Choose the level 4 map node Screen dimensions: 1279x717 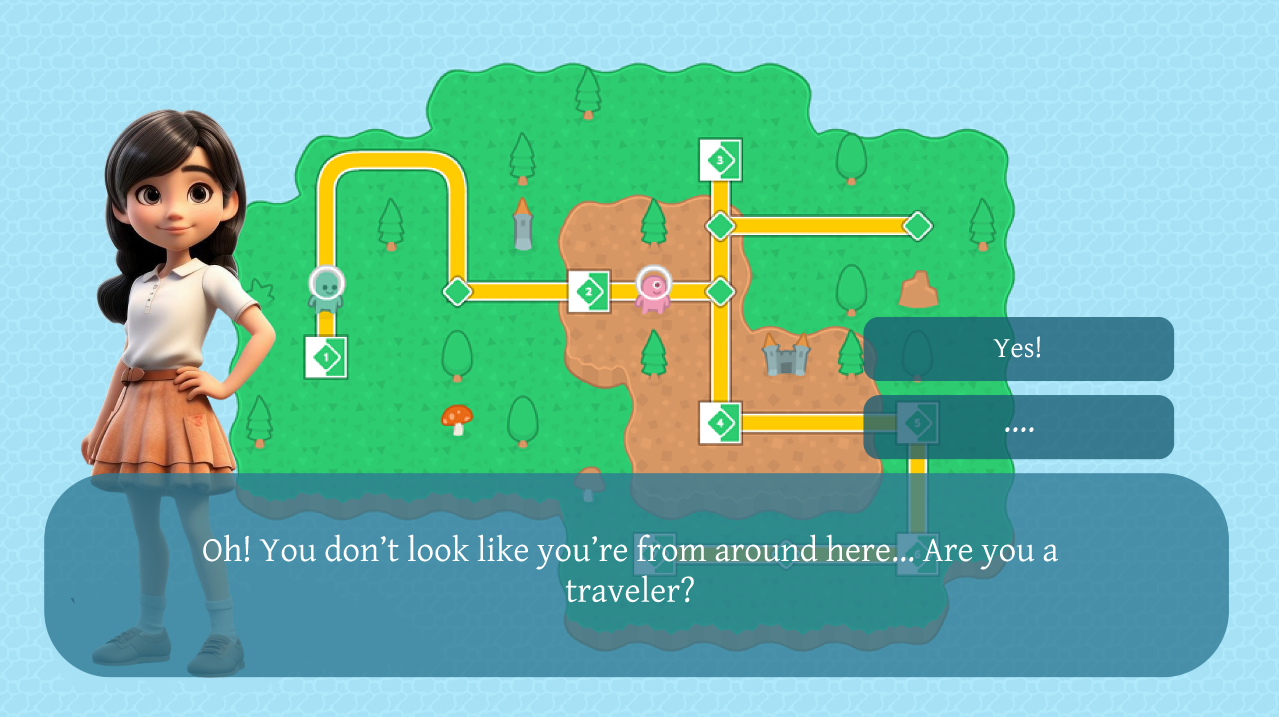(720, 423)
